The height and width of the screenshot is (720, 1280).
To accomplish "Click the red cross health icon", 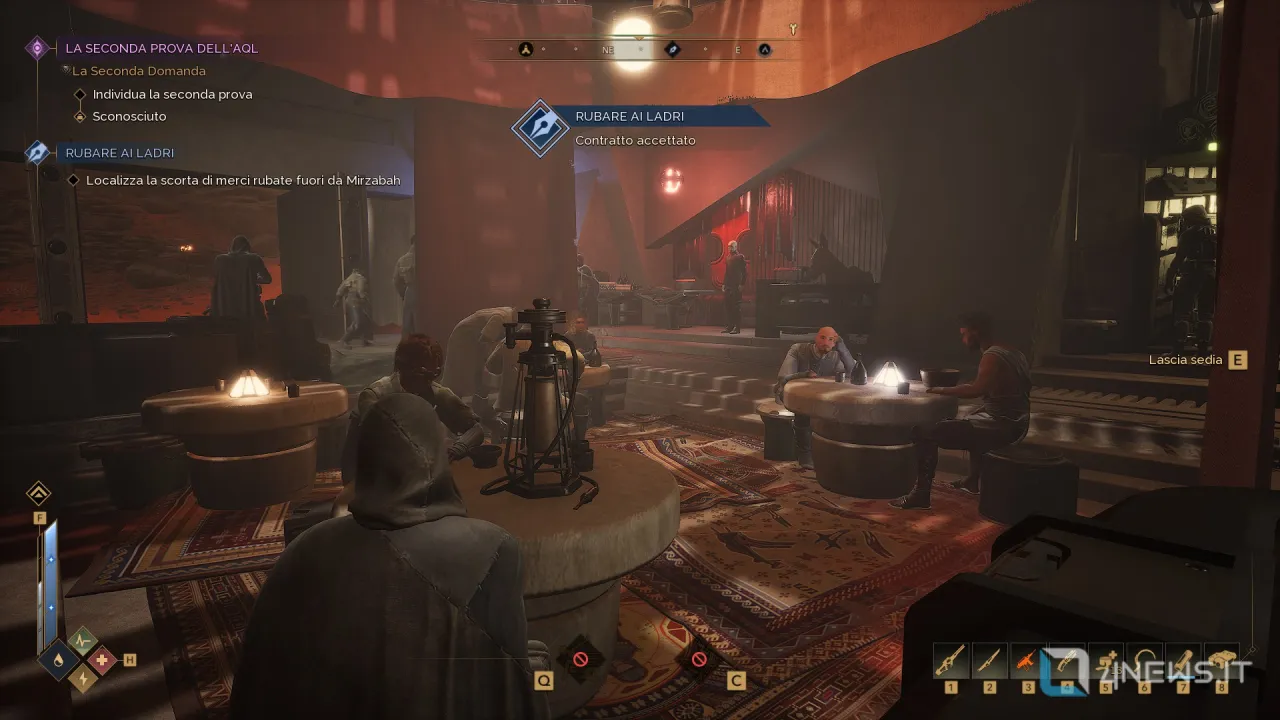I will (x=101, y=659).
